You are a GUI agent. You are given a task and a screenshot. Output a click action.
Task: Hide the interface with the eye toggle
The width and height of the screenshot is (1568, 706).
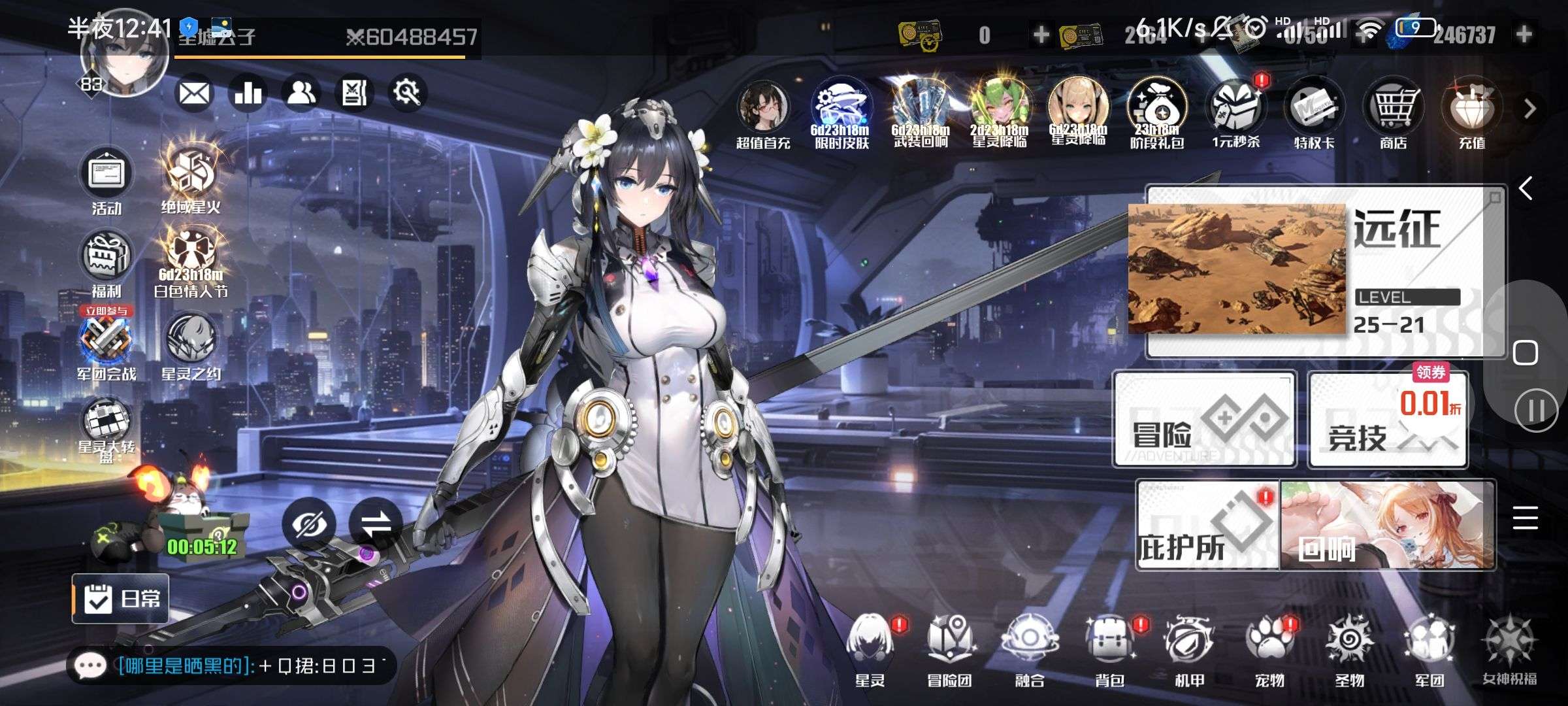click(309, 524)
